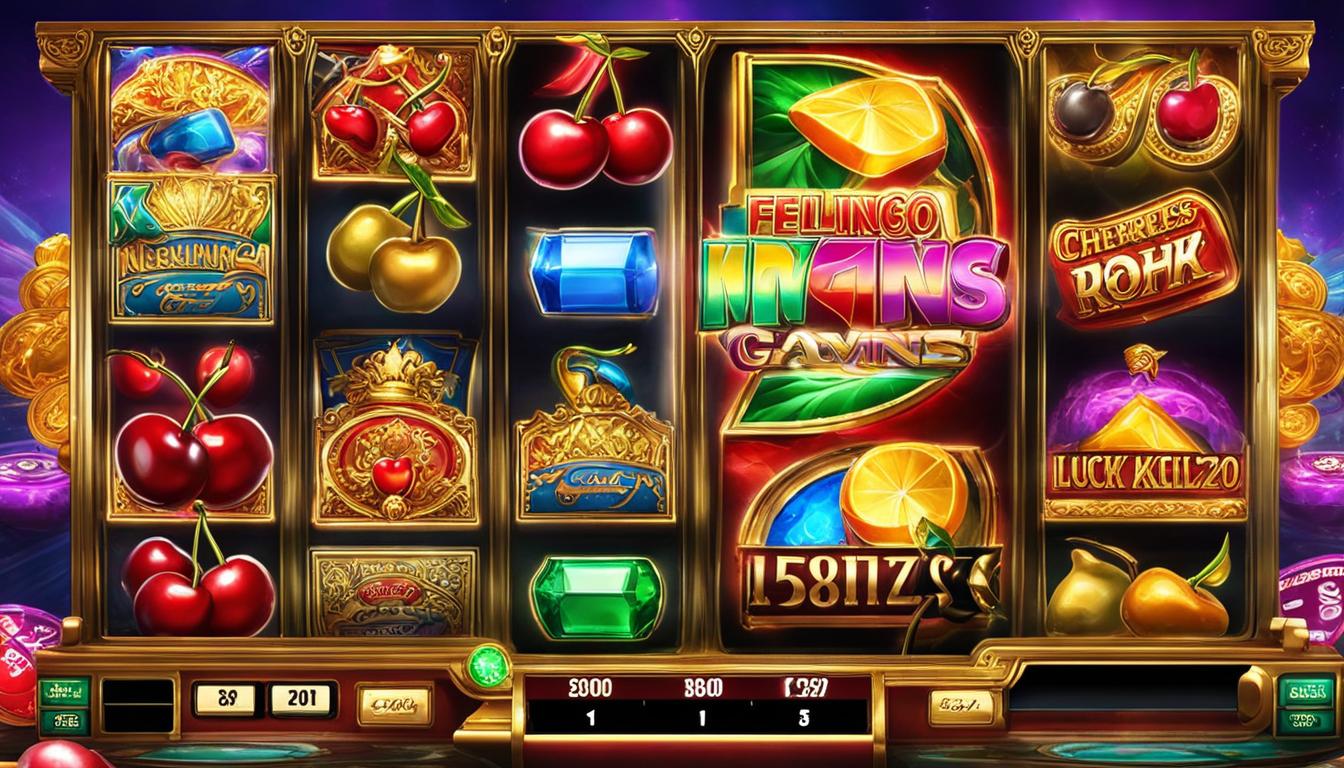This screenshot has height=768, width=1344.
Task: Click the button labeled 89
Action: click(x=223, y=699)
